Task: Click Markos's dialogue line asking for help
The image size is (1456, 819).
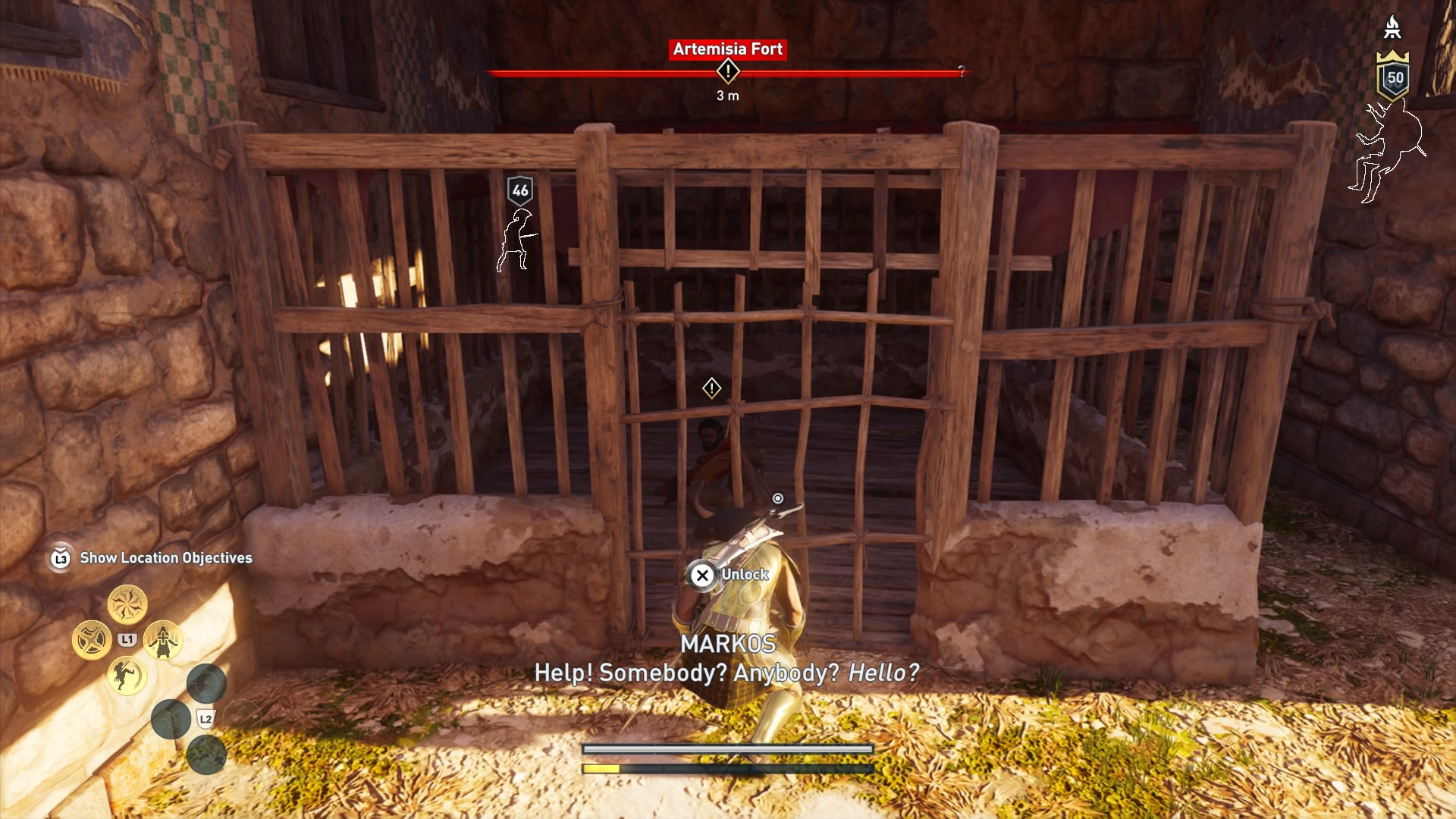Action: (728, 673)
